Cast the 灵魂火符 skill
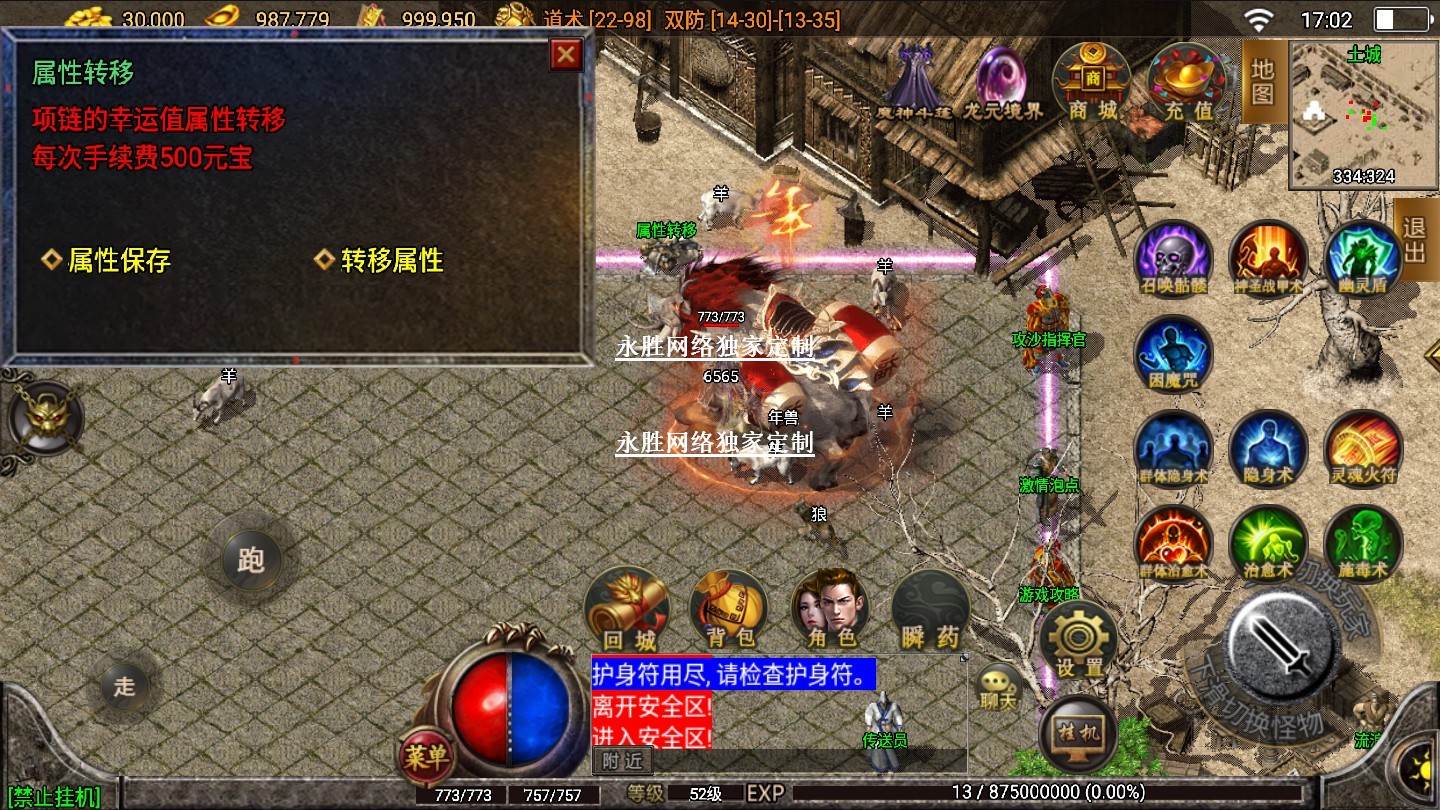The height and width of the screenshot is (810, 1440). pos(1363,449)
